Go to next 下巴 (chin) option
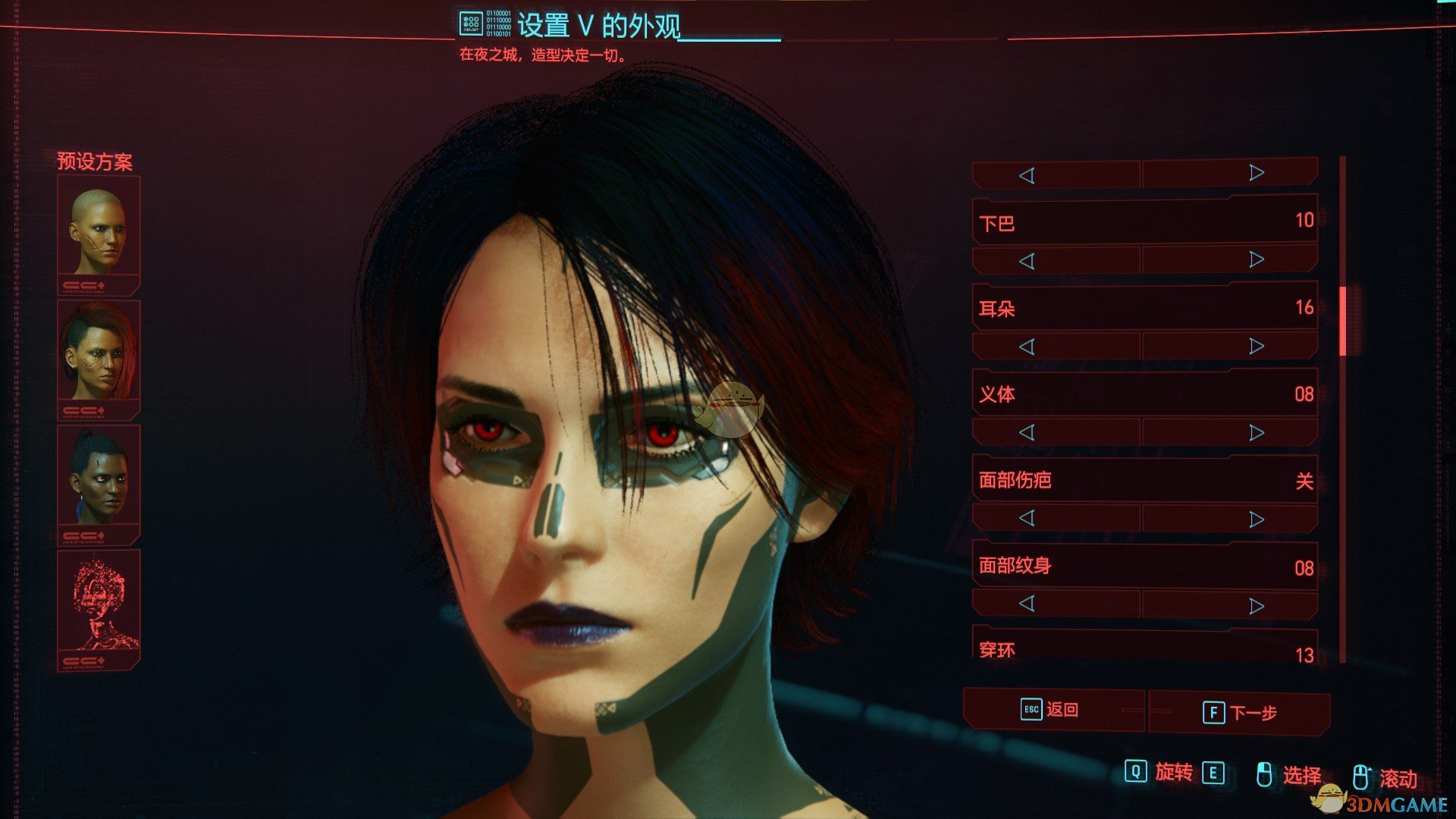 [1257, 260]
